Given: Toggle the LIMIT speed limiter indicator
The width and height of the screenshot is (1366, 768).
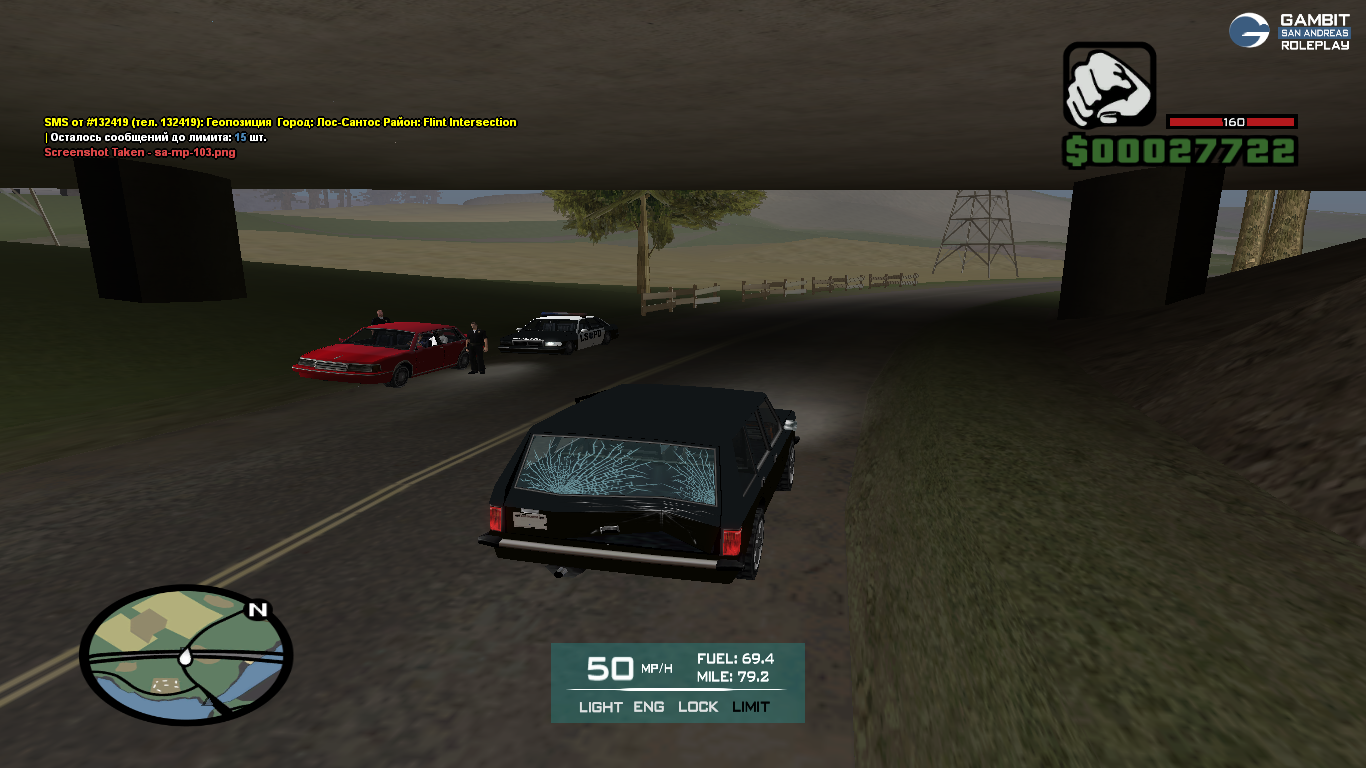Looking at the screenshot, I should [751, 707].
